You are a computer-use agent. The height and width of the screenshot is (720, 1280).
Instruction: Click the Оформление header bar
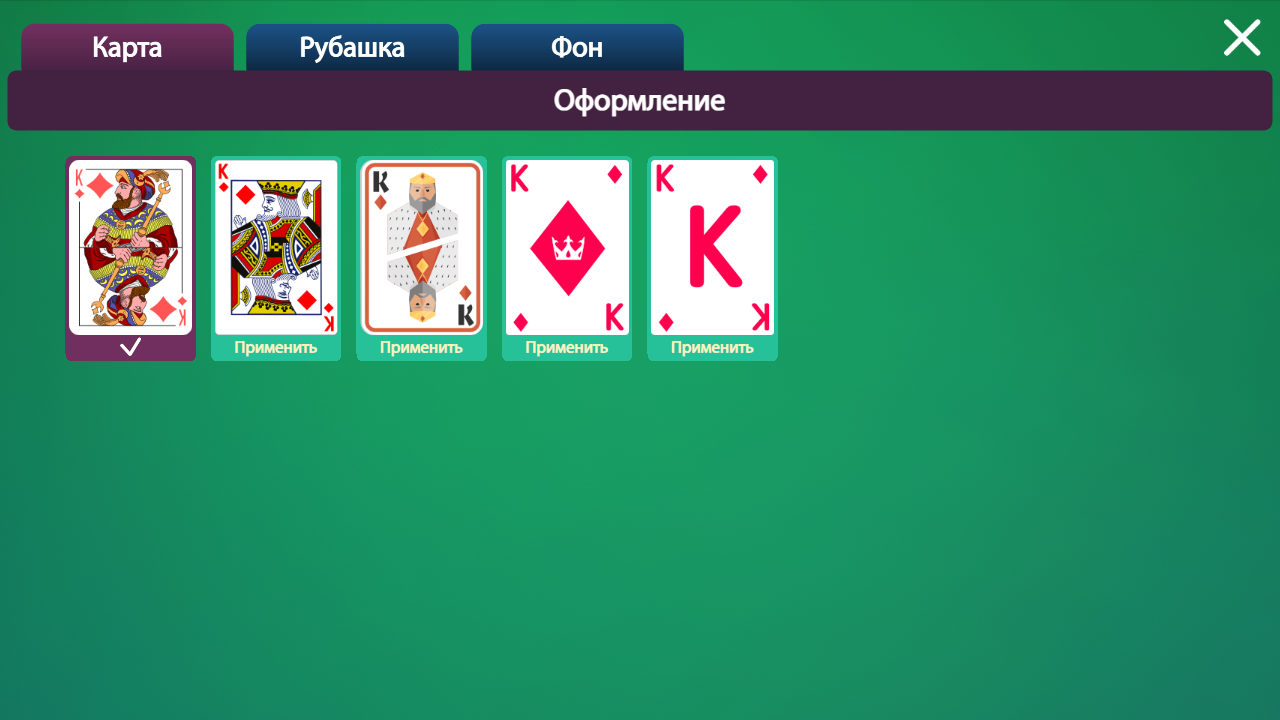(639, 100)
